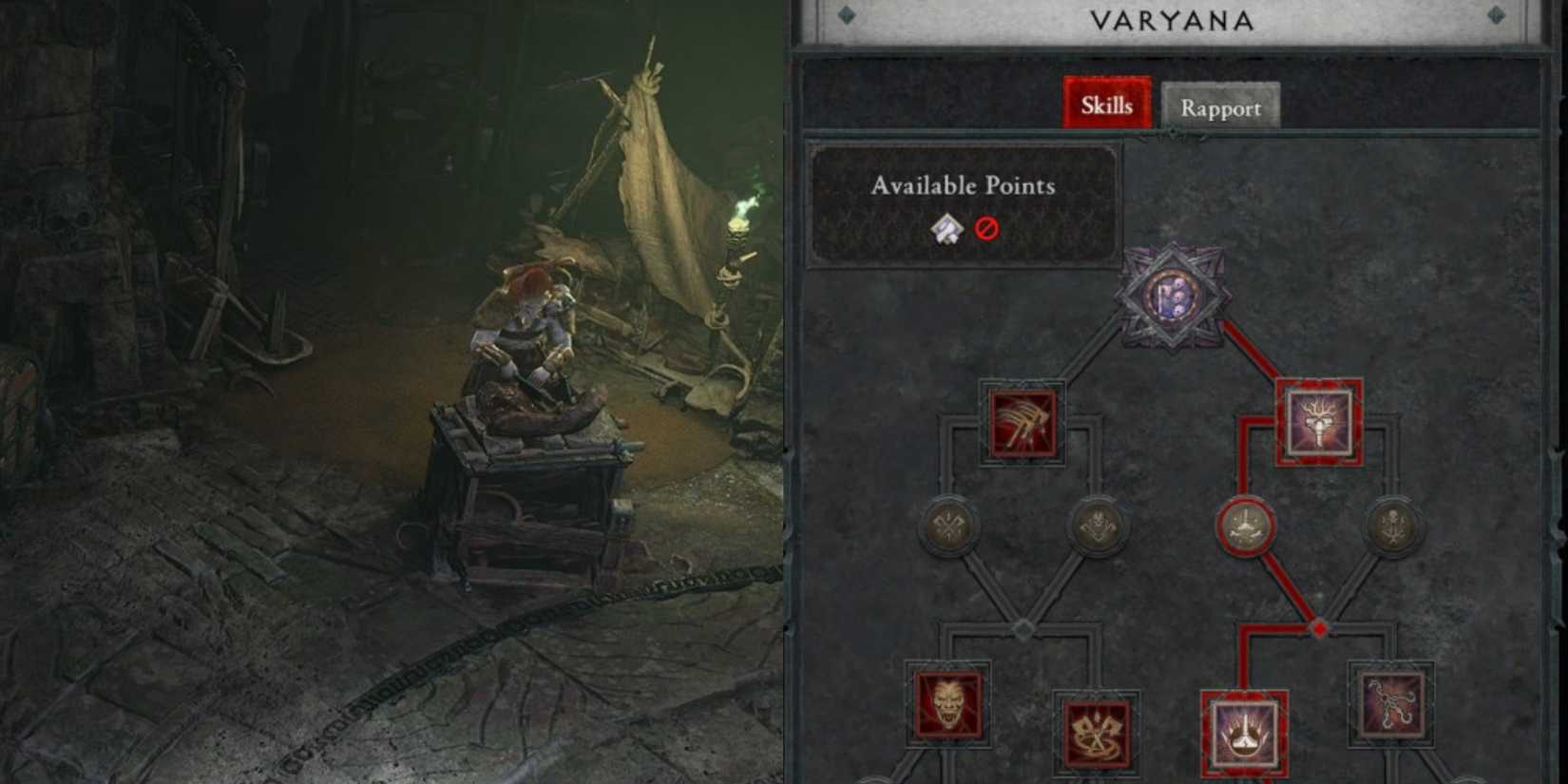The height and width of the screenshot is (784, 1568).
Task: Activate the highlighted circular passive on red path
Action: [x=1246, y=525]
